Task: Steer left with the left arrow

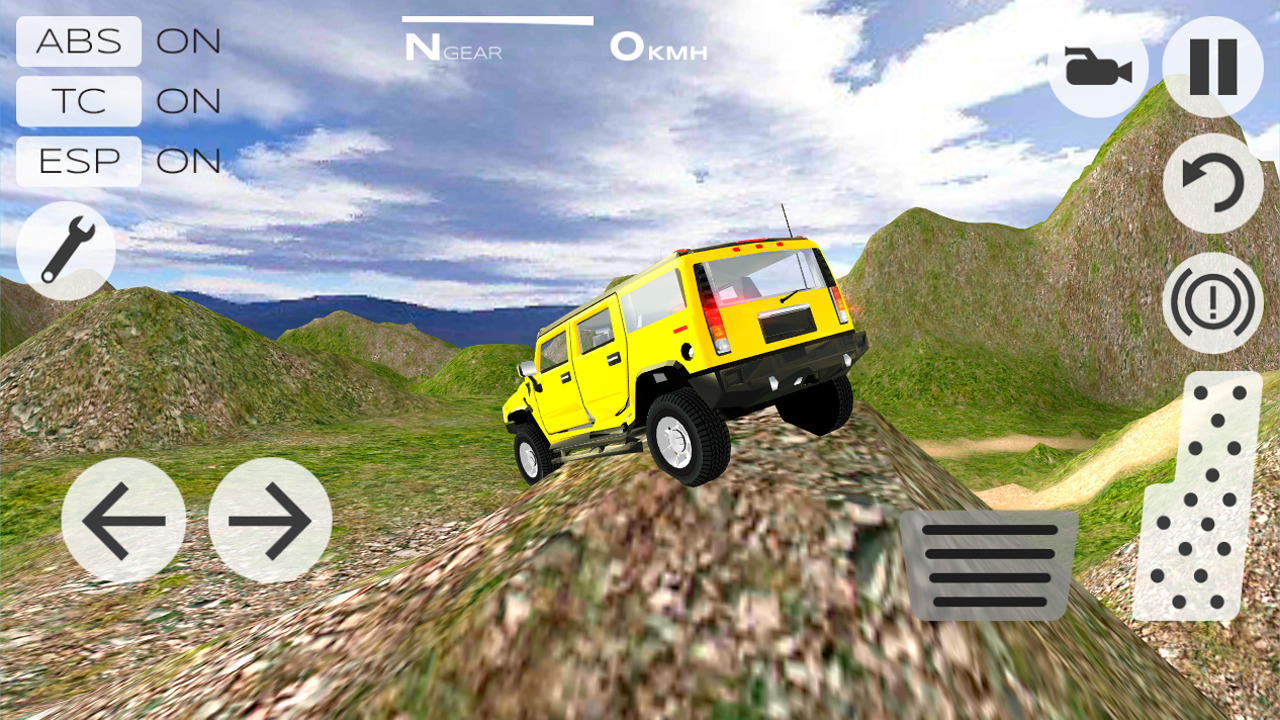Action: click(124, 520)
